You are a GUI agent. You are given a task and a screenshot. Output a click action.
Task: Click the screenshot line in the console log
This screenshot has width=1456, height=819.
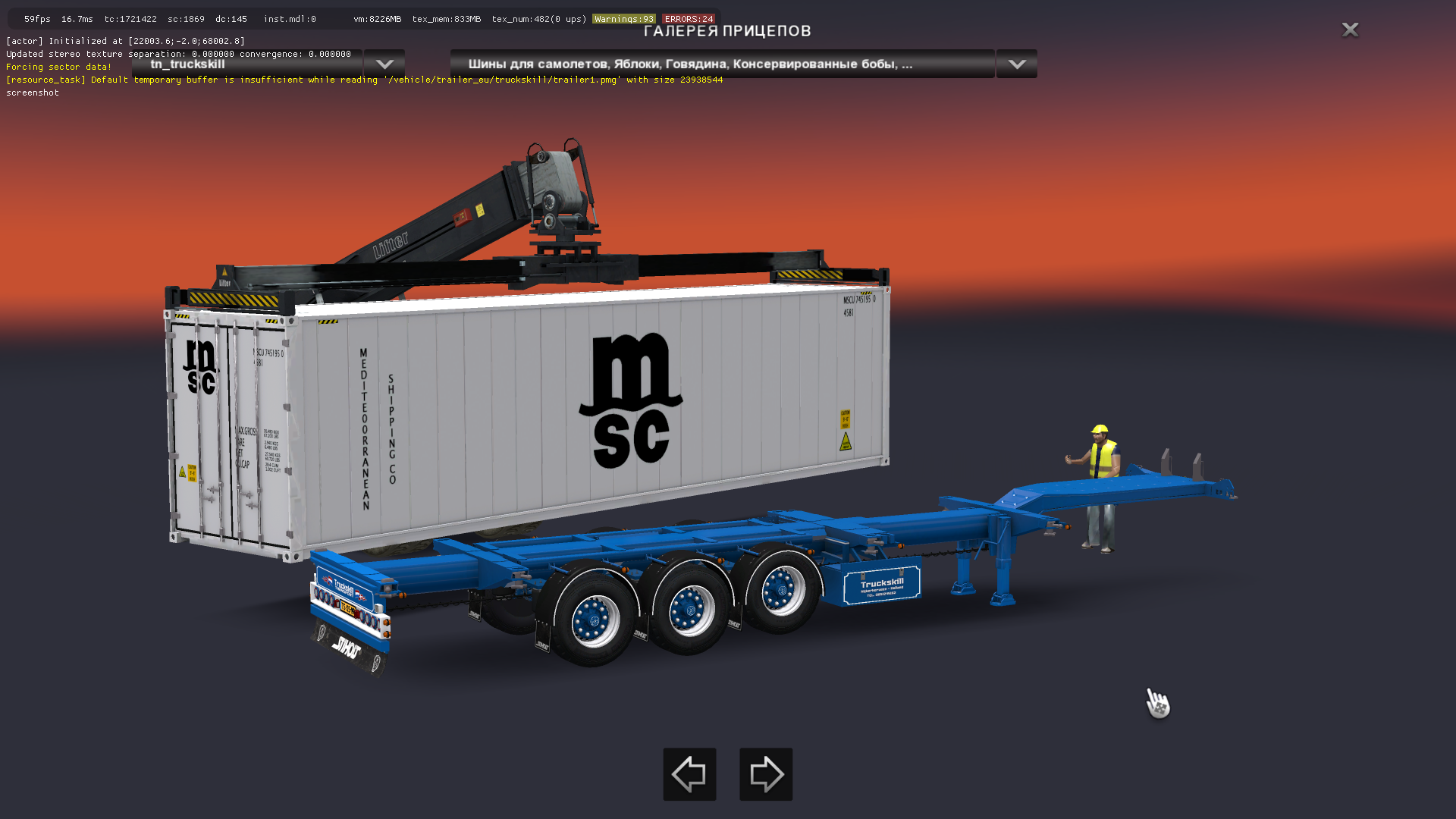tap(33, 92)
